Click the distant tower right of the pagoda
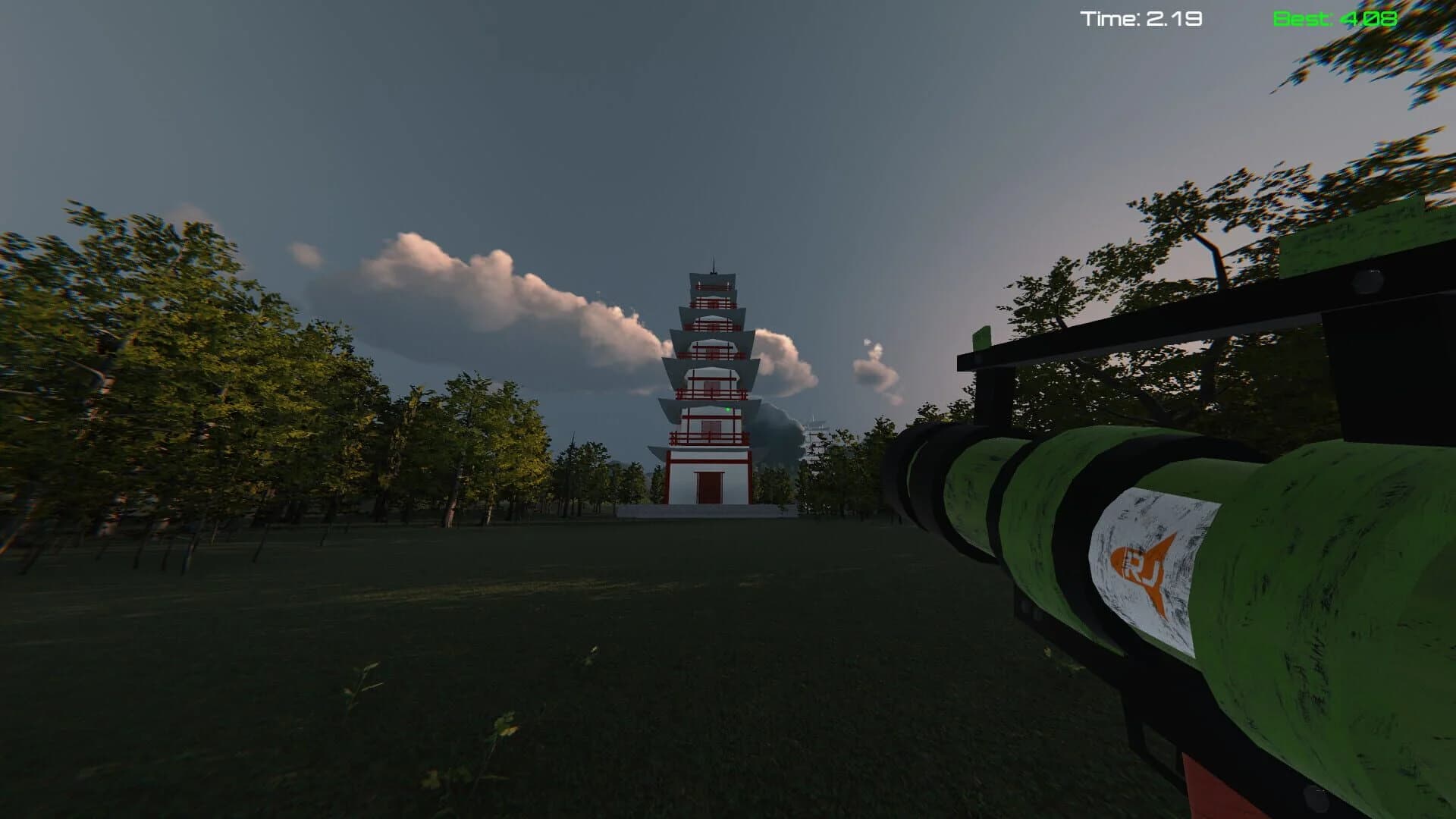The height and width of the screenshot is (819, 1456). pos(816,432)
